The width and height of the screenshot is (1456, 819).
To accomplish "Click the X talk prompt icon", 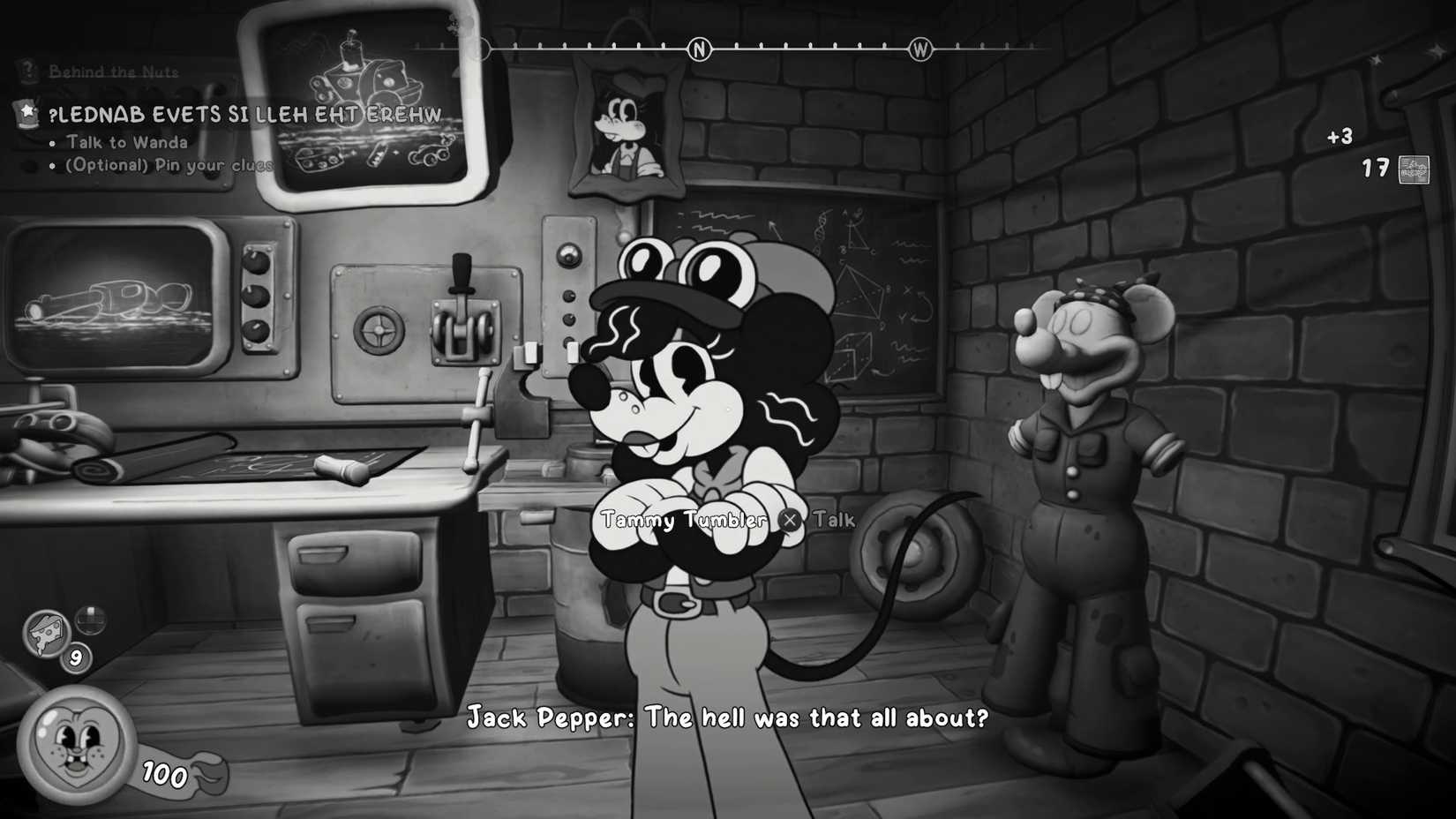I will [791, 520].
